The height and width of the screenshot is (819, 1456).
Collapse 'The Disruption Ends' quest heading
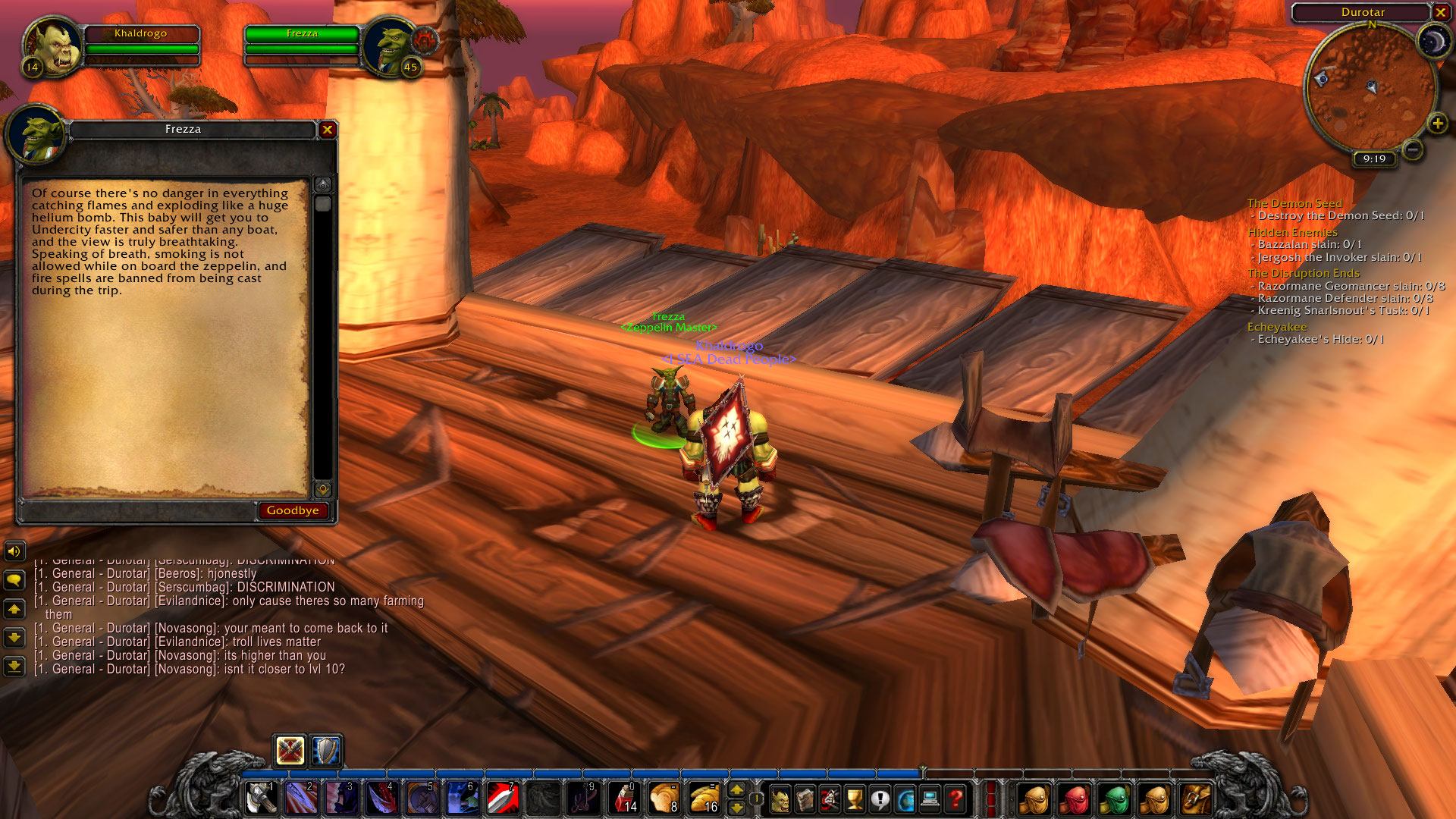[x=1304, y=273]
